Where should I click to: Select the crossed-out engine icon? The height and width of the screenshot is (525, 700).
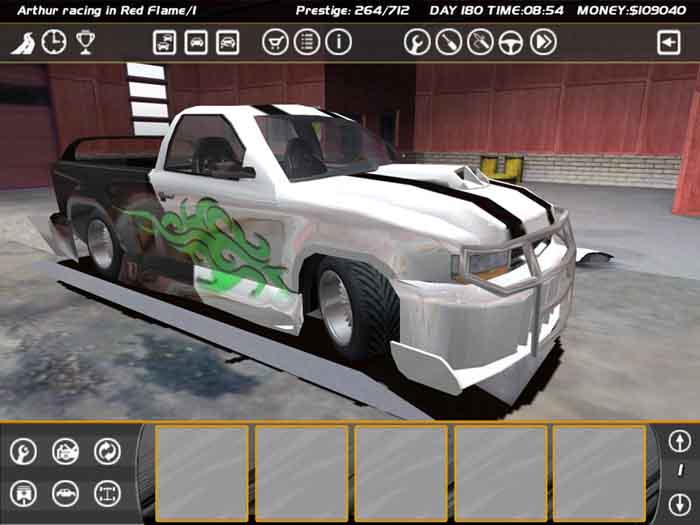[x=65, y=451]
